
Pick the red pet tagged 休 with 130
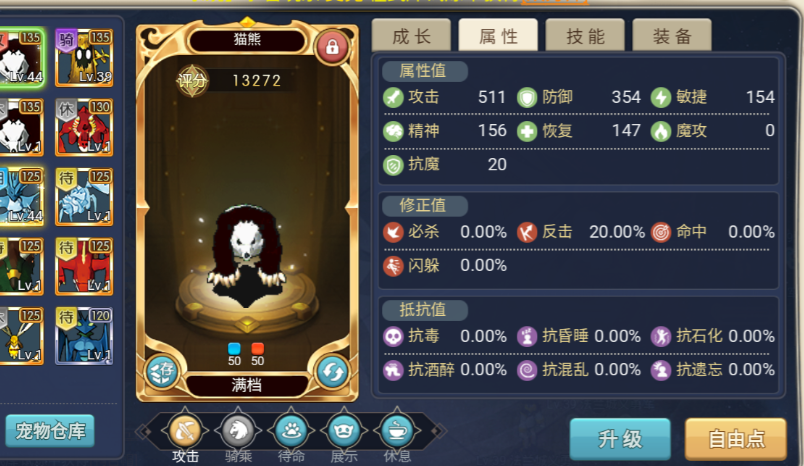coord(84,126)
